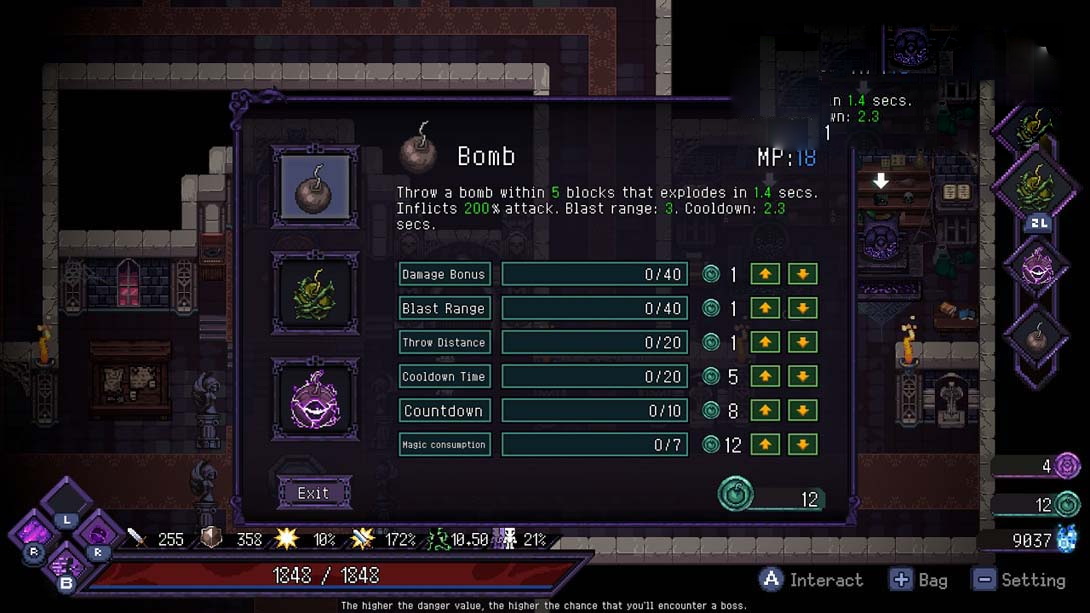
Task: Add a point to Throw Distance
Action: (x=765, y=343)
